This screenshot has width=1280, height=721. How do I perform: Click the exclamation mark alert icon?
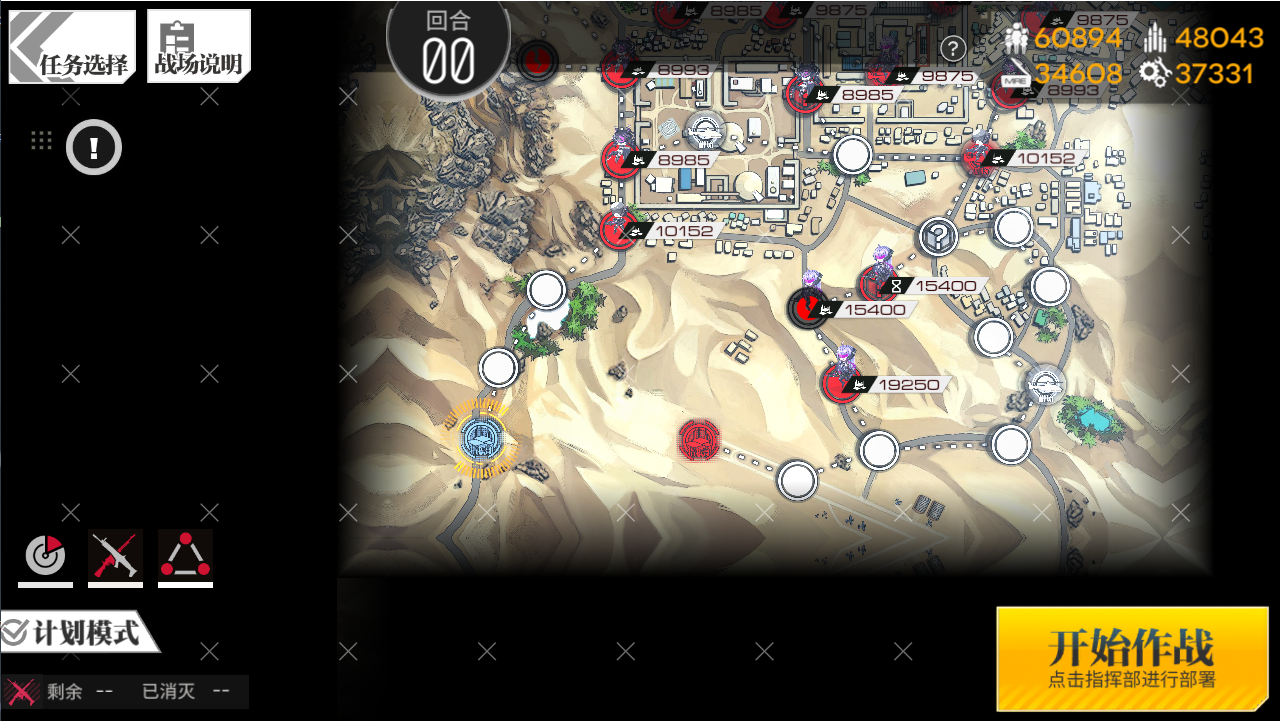click(94, 149)
